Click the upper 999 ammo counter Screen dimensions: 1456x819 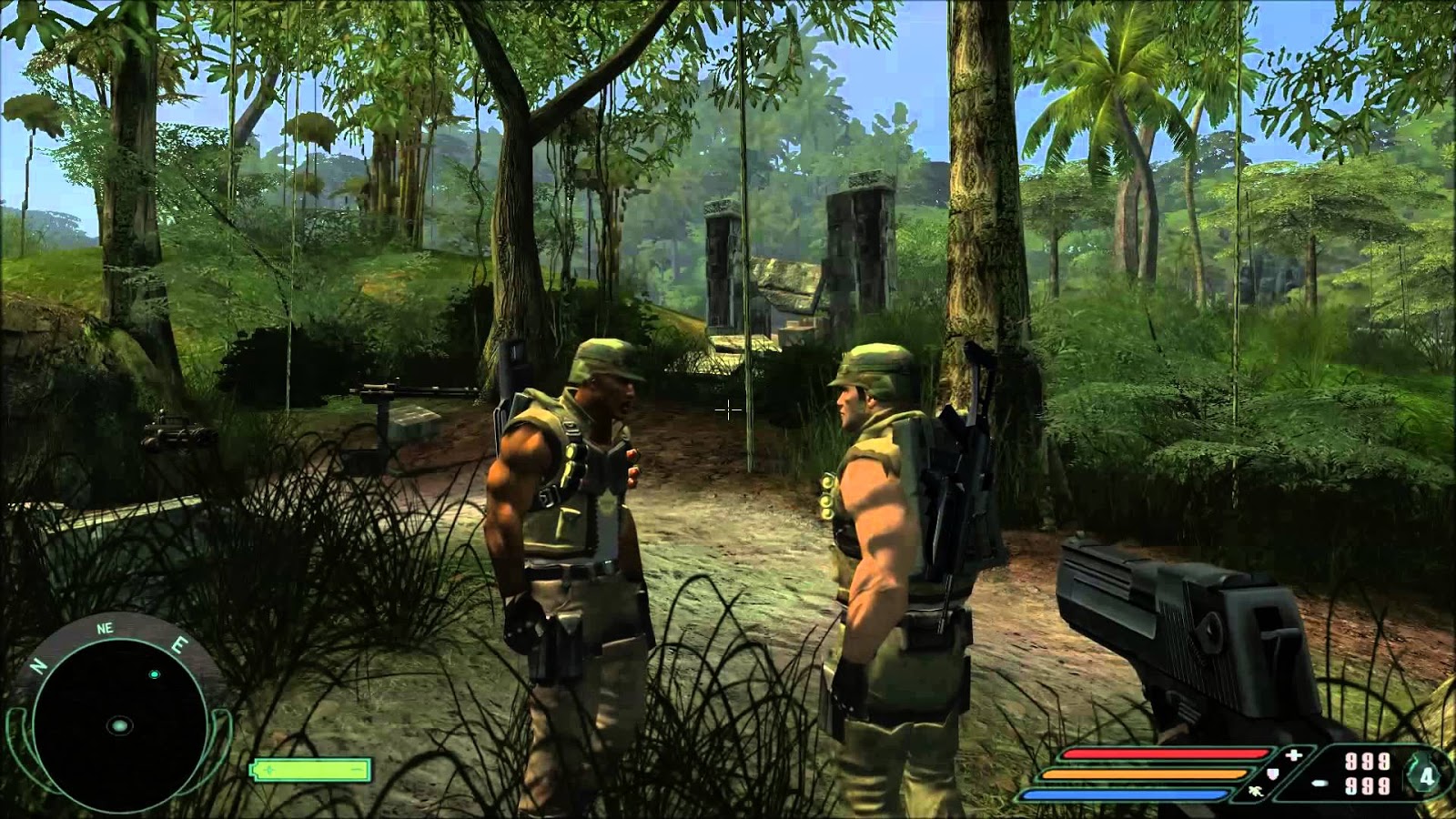(x=1368, y=762)
